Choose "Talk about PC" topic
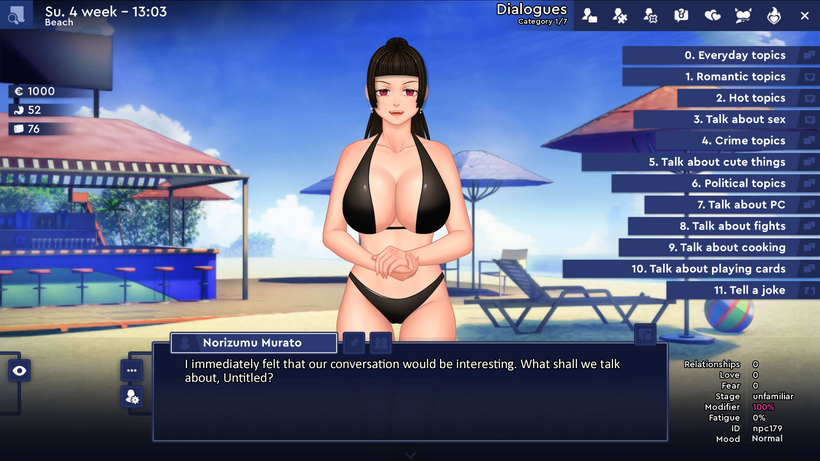The image size is (820, 461). point(740,205)
